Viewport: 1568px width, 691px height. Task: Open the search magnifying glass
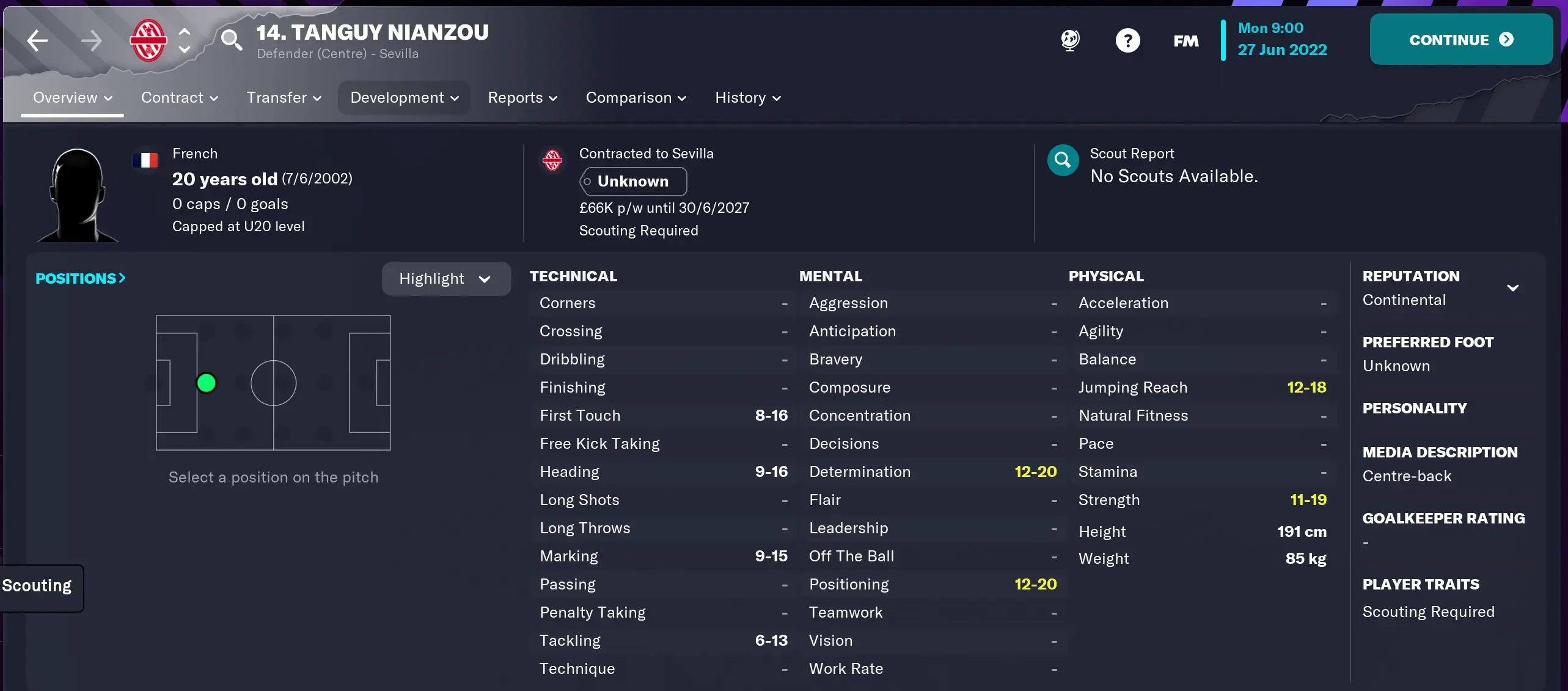(232, 40)
